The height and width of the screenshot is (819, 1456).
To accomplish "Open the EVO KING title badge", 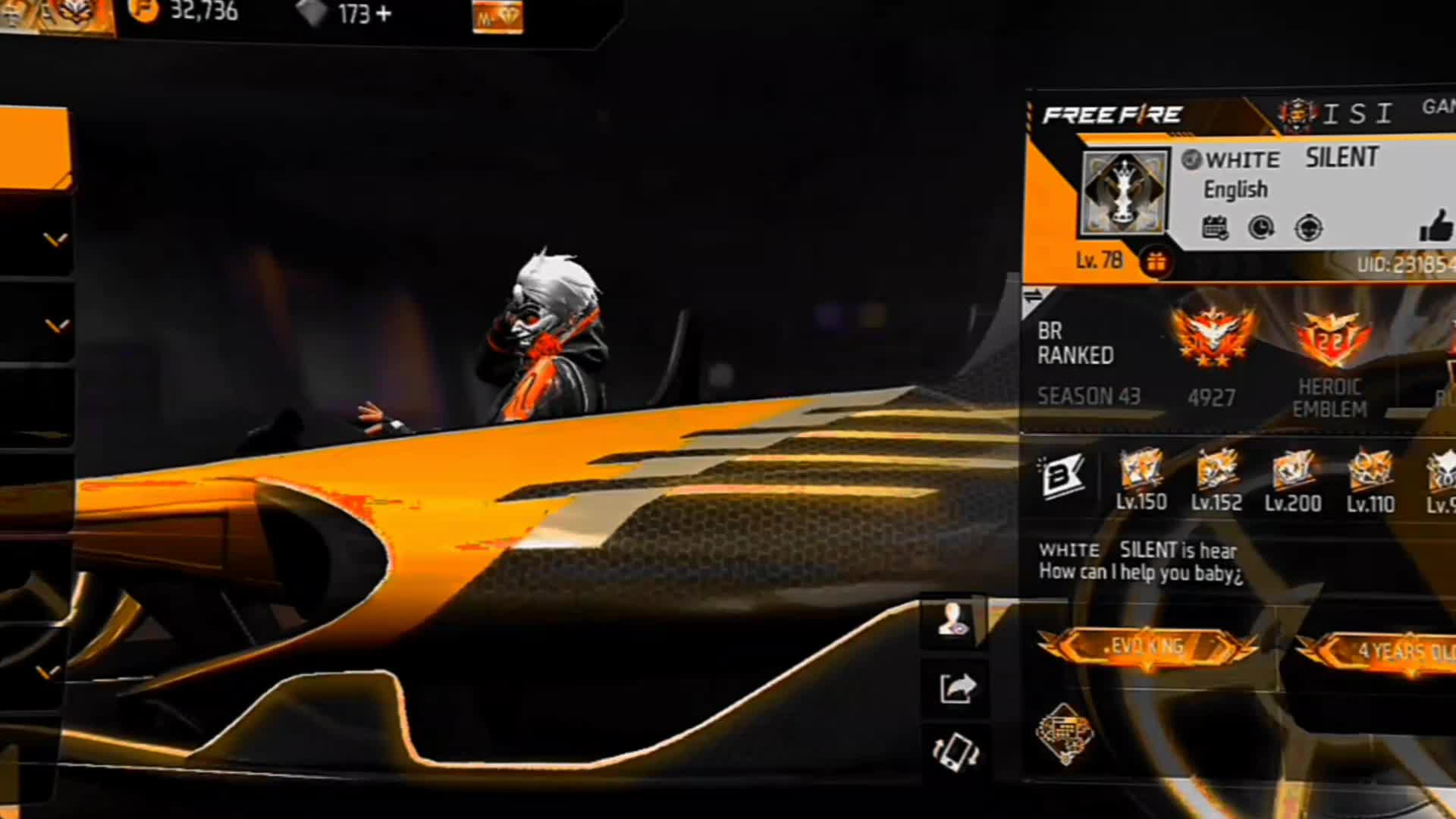I will point(1147,648).
